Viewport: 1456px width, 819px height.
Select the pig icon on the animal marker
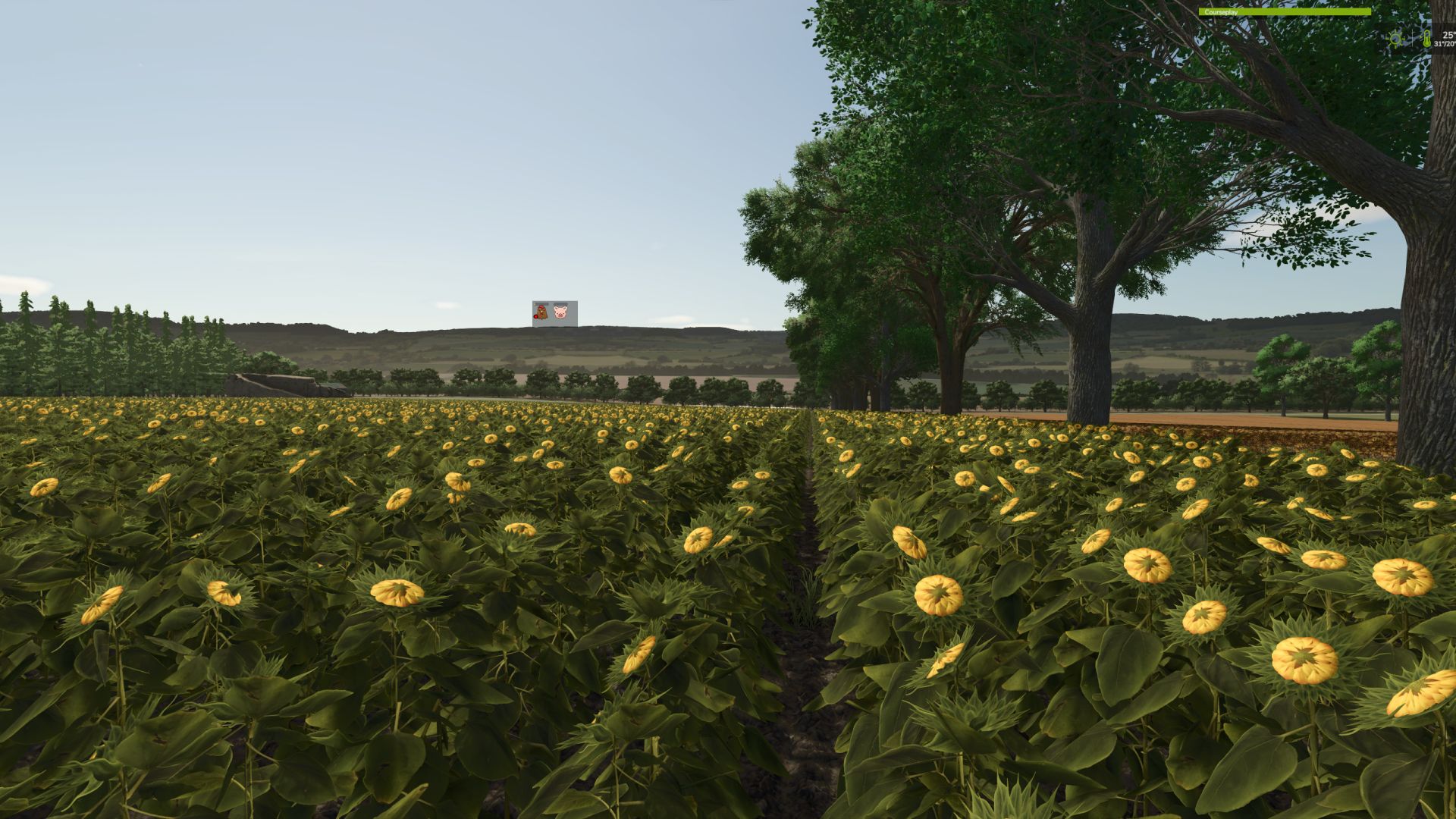pyautogui.click(x=561, y=311)
